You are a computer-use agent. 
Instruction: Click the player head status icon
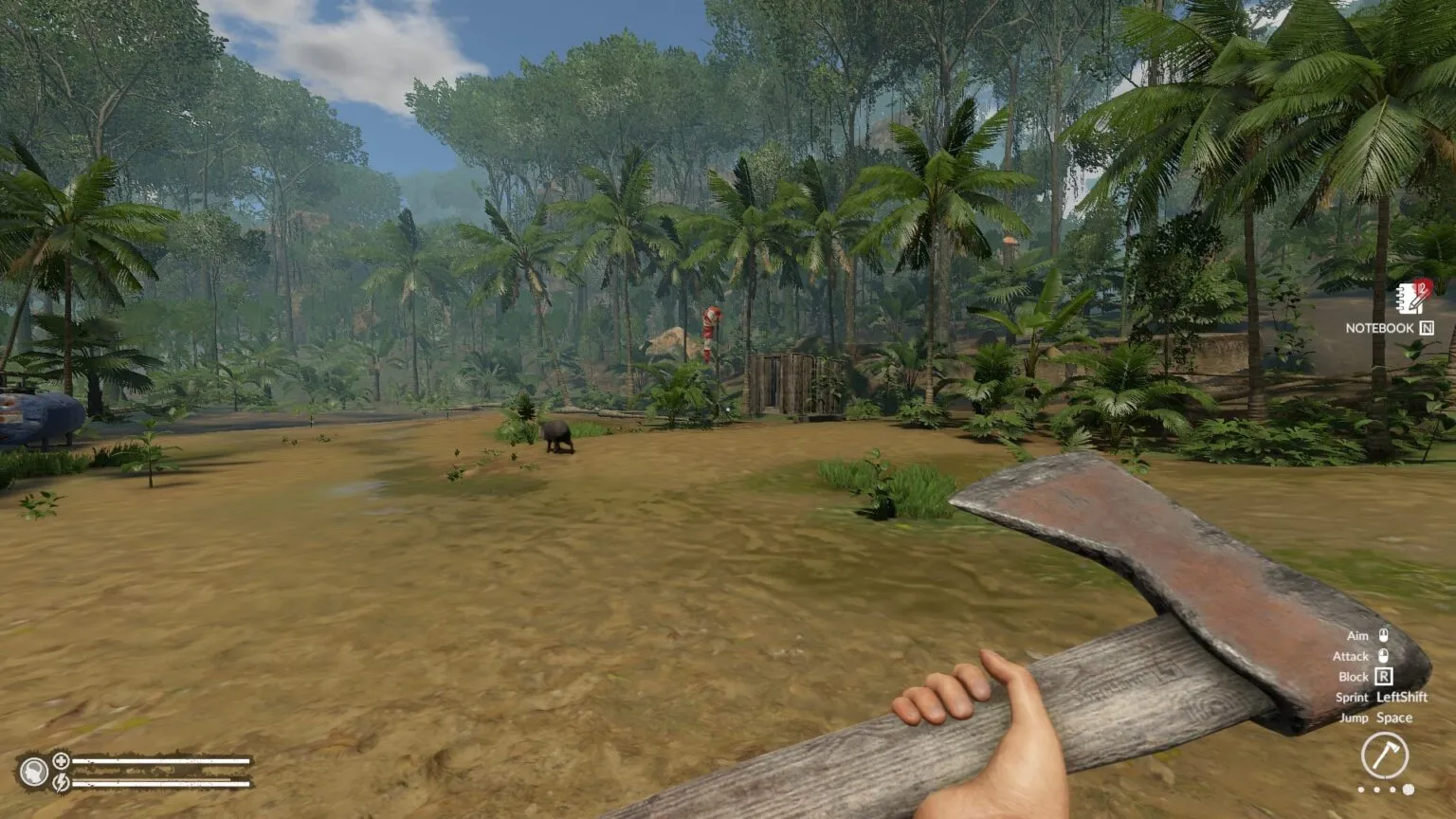tap(34, 772)
